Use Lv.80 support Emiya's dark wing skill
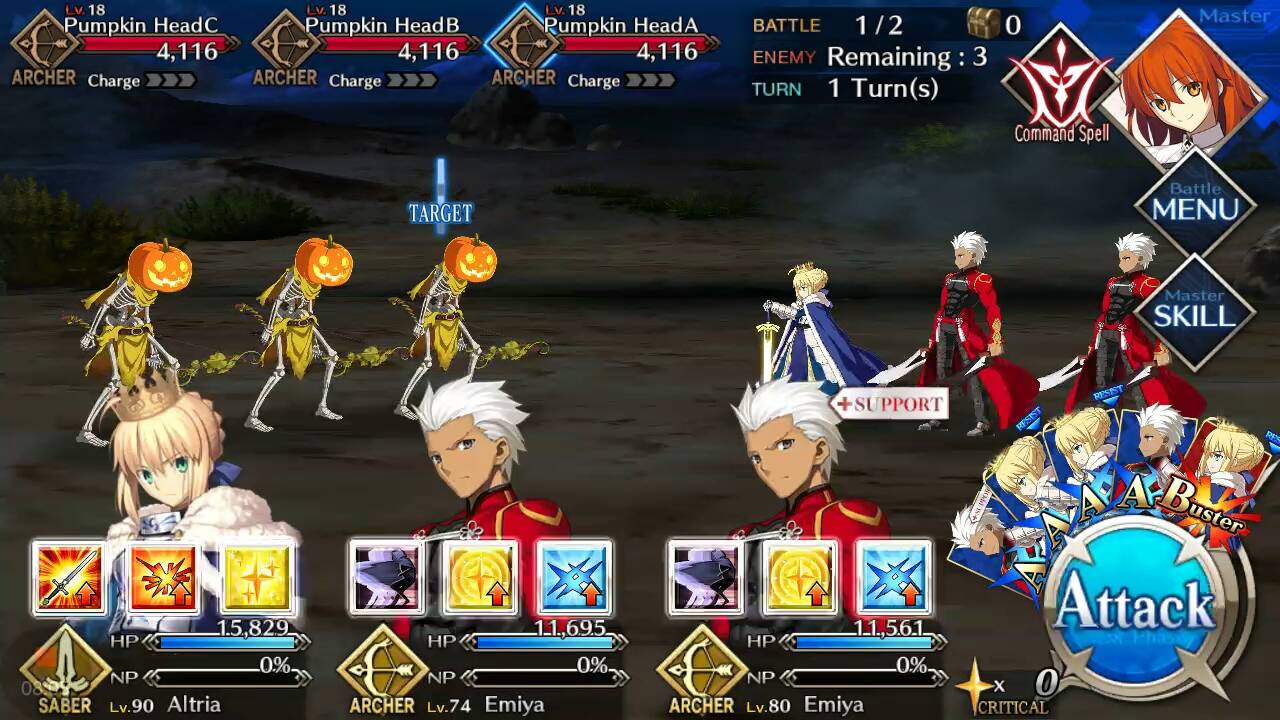The width and height of the screenshot is (1280, 720). (x=705, y=577)
